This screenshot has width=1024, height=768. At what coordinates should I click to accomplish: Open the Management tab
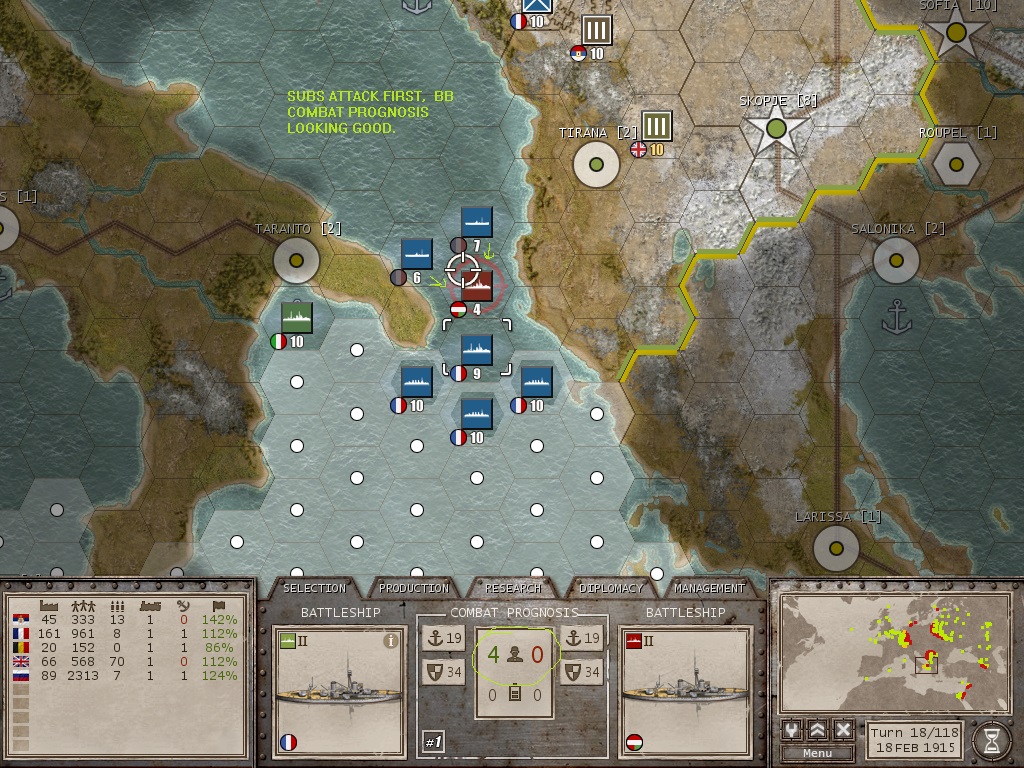pos(709,588)
